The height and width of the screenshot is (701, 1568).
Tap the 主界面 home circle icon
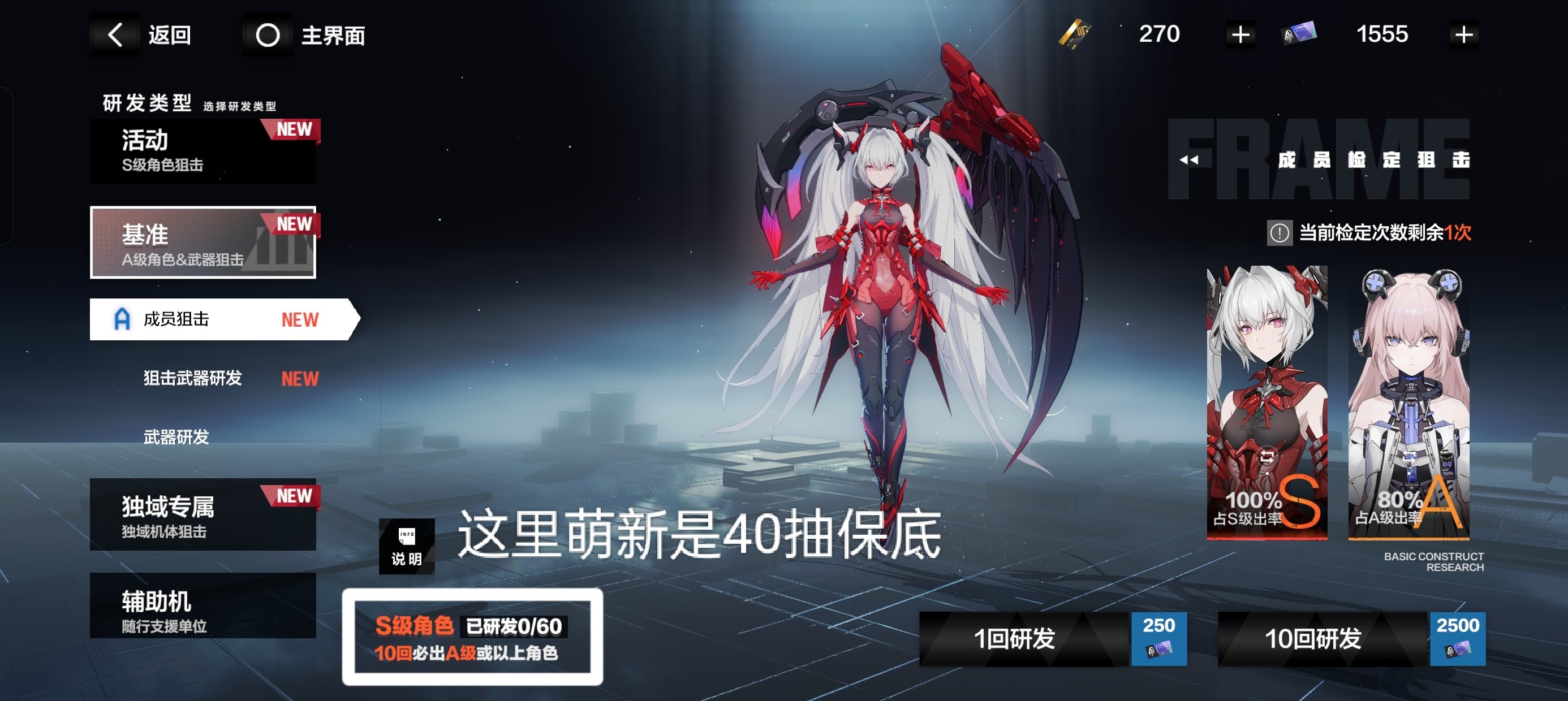pos(268,34)
